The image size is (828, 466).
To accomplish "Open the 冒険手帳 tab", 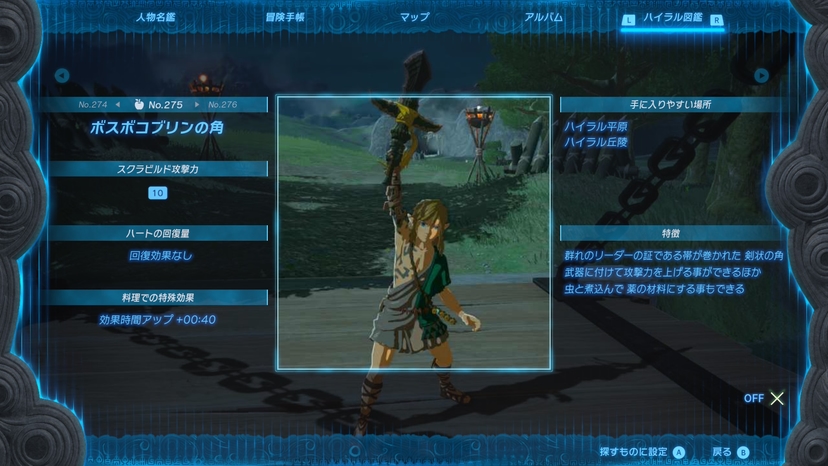I will pos(285,17).
